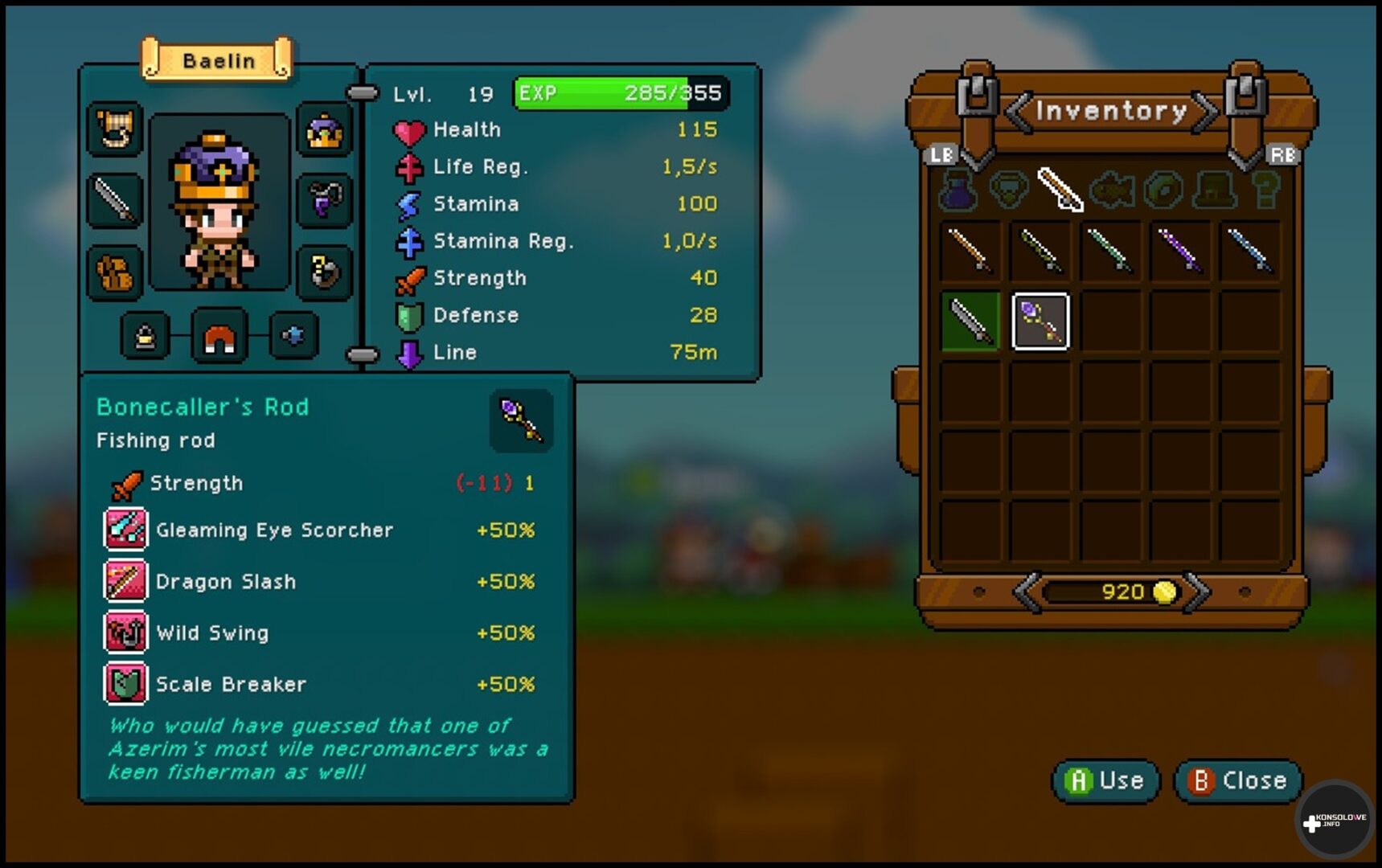Click the right arrow beside Inventory title
1382x868 pixels.
click(1205, 111)
